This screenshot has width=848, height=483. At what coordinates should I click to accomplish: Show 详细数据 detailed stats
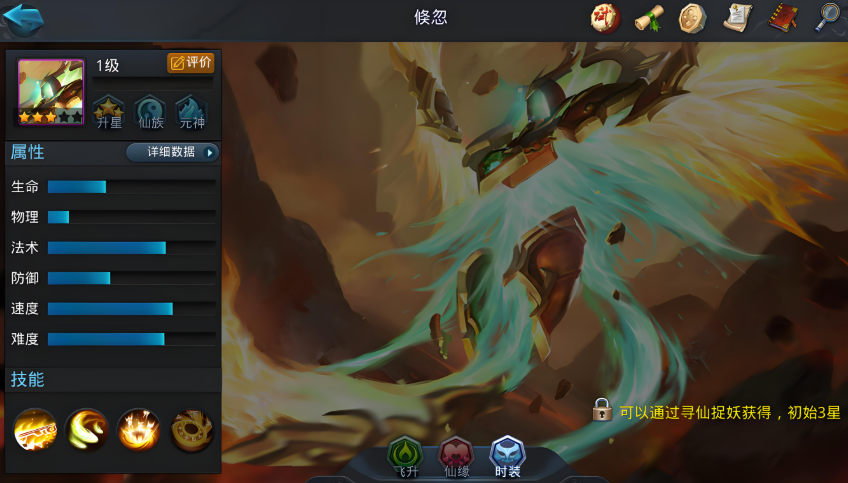point(172,152)
